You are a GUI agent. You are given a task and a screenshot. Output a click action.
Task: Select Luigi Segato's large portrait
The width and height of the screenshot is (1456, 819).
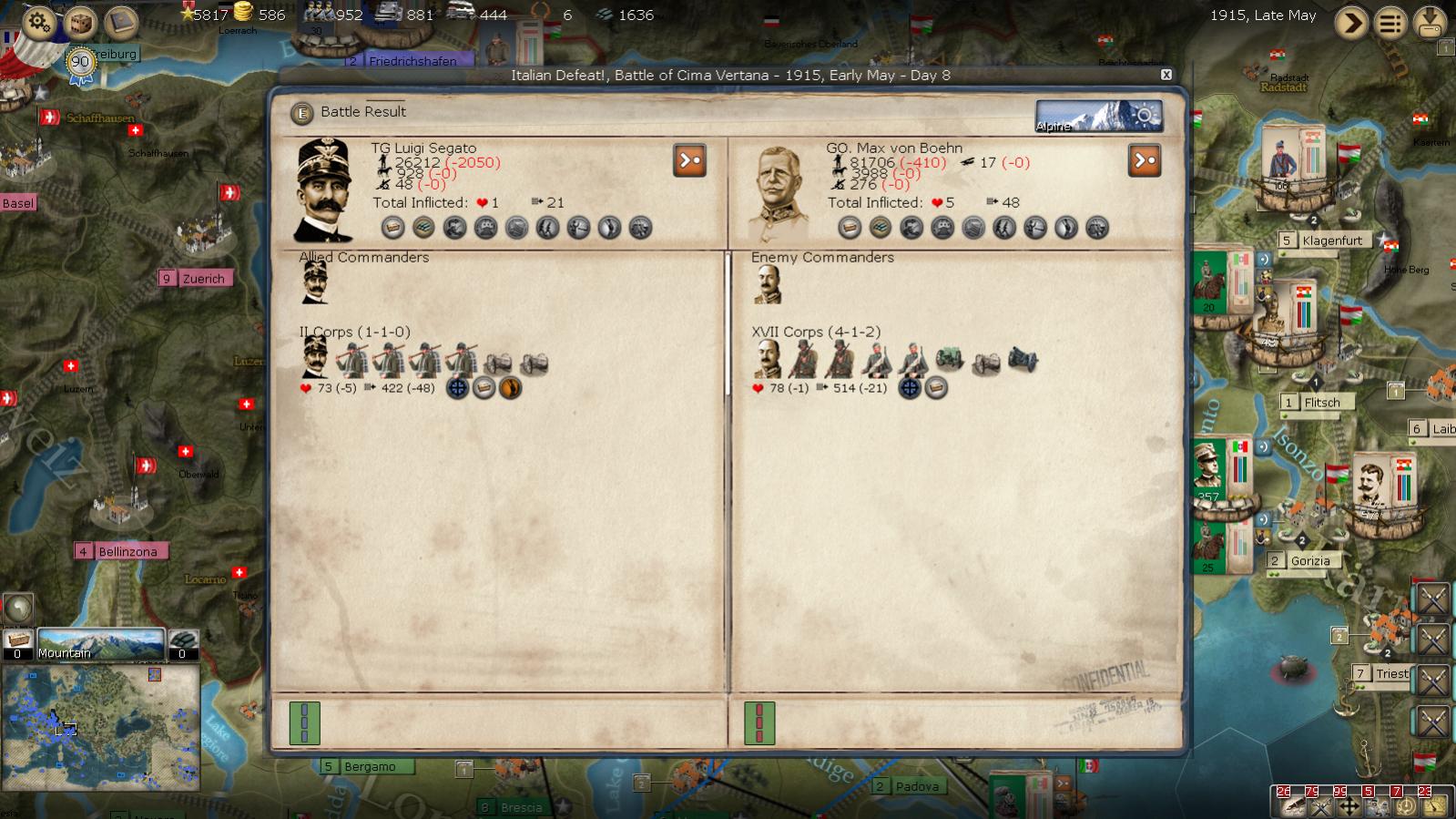pos(325,189)
